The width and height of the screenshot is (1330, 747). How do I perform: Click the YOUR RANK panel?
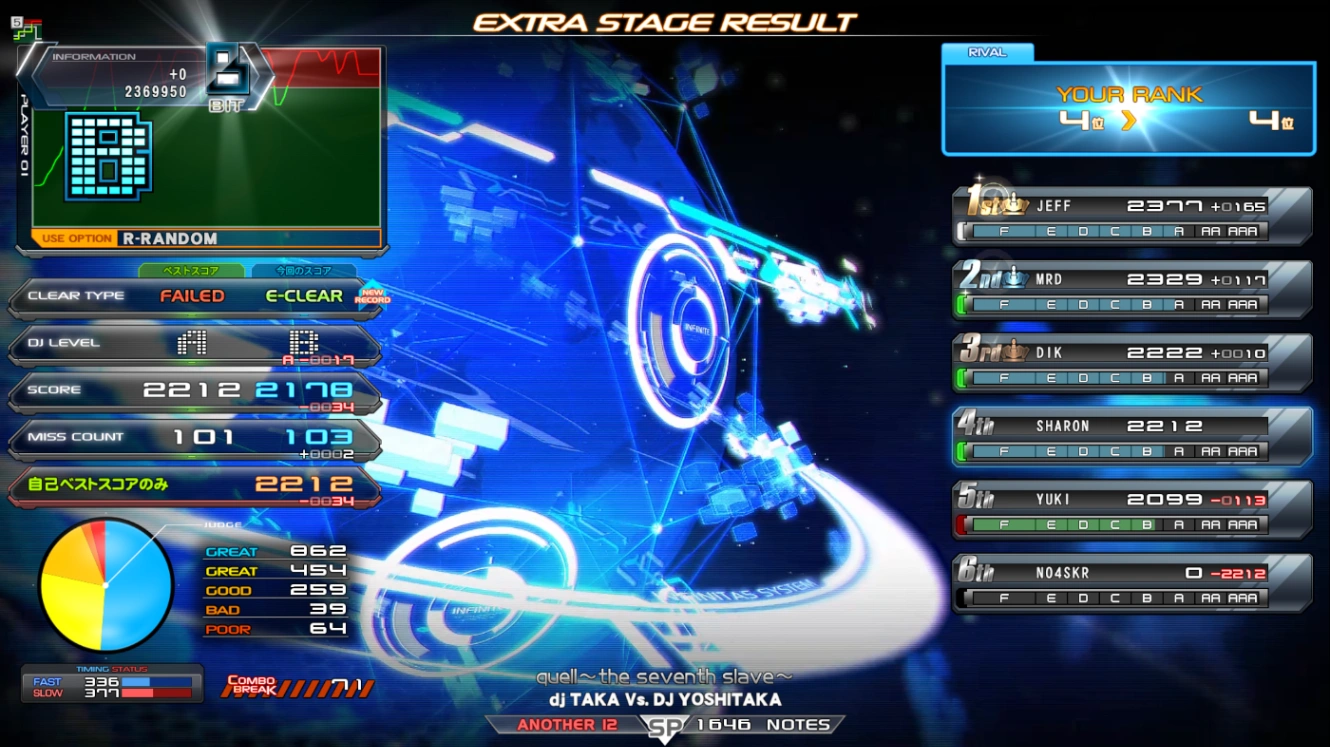[x=1128, y=109]
